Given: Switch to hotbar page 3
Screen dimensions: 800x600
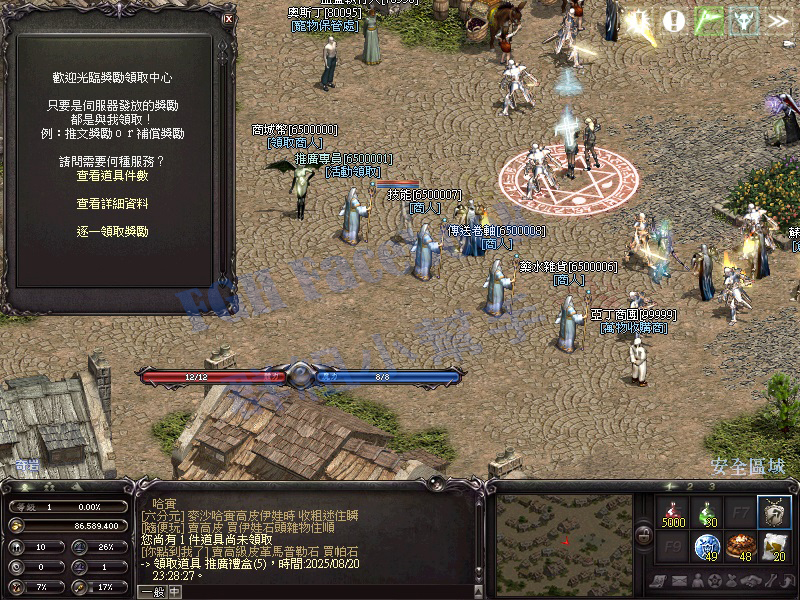Looking at the screenshot, I should pyautogui.click(x=711, y=486).
